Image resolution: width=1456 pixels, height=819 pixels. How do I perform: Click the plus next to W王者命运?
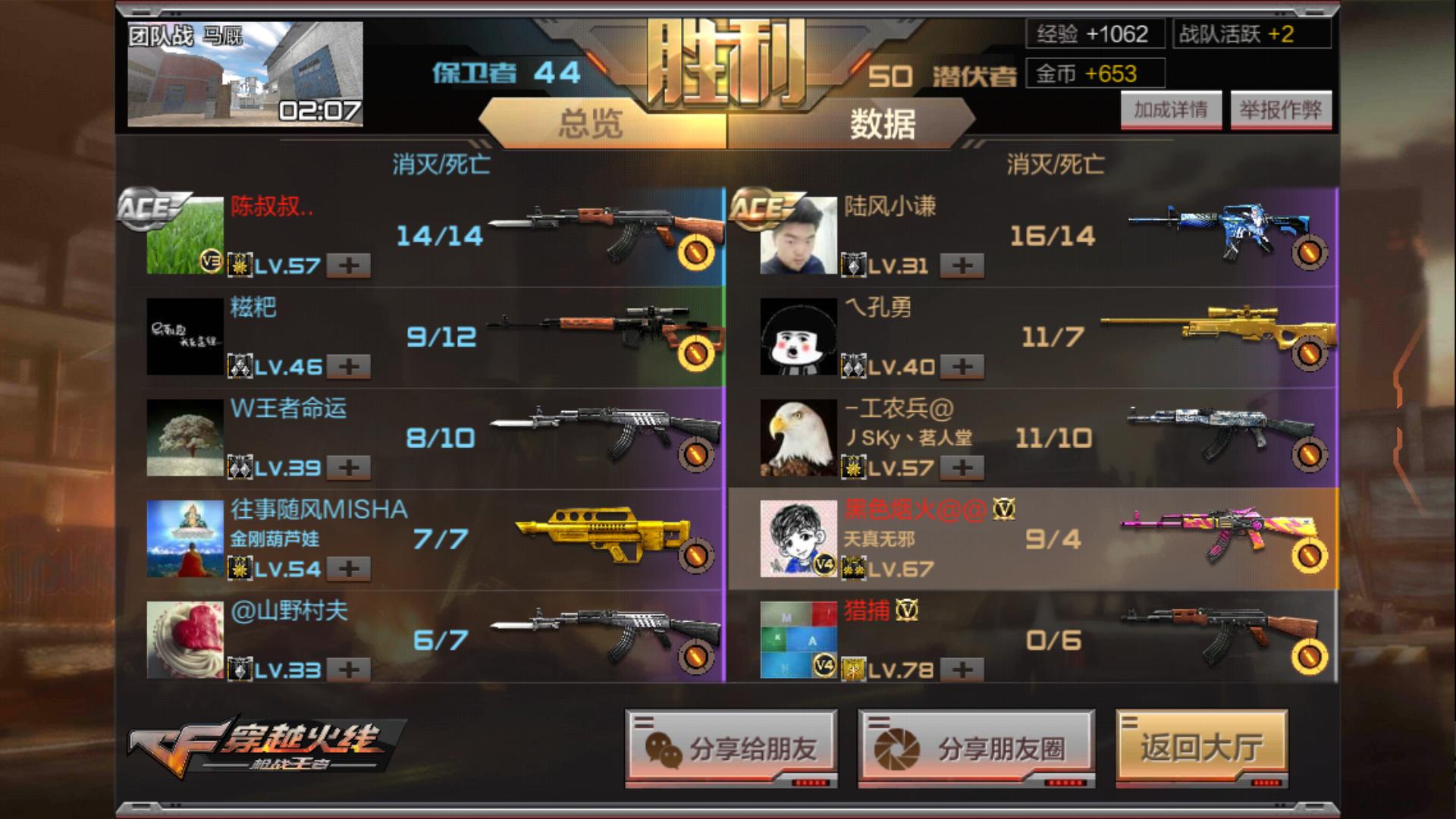349,468
